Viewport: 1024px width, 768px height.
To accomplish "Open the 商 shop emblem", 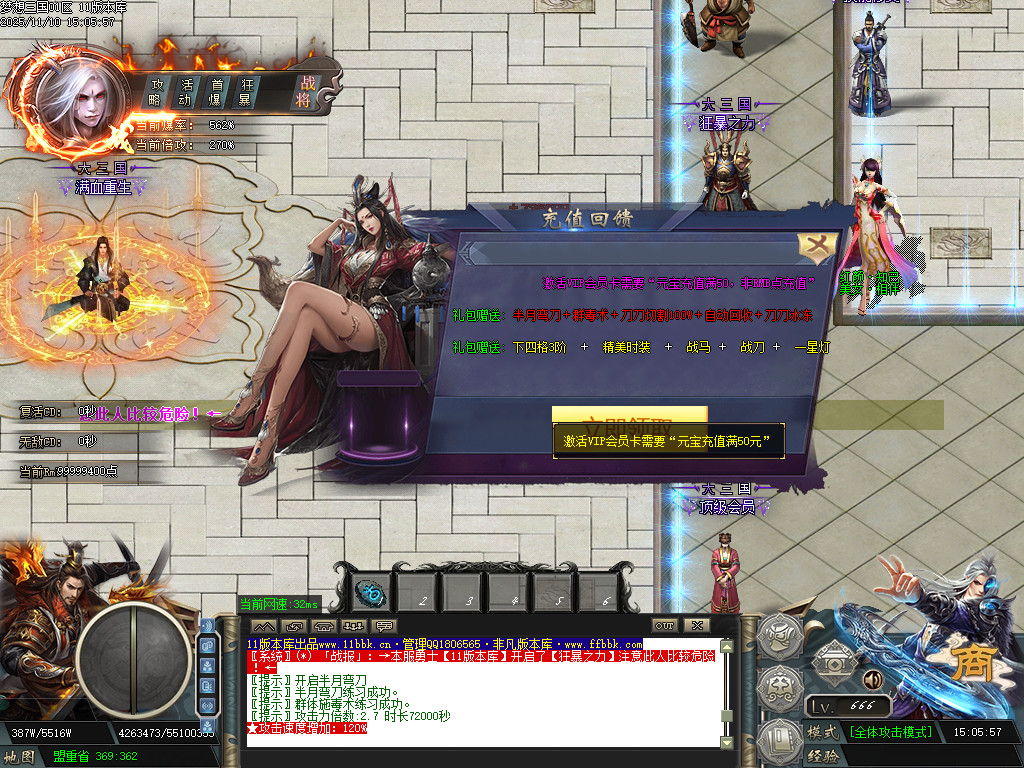I will tap(968, 663).
